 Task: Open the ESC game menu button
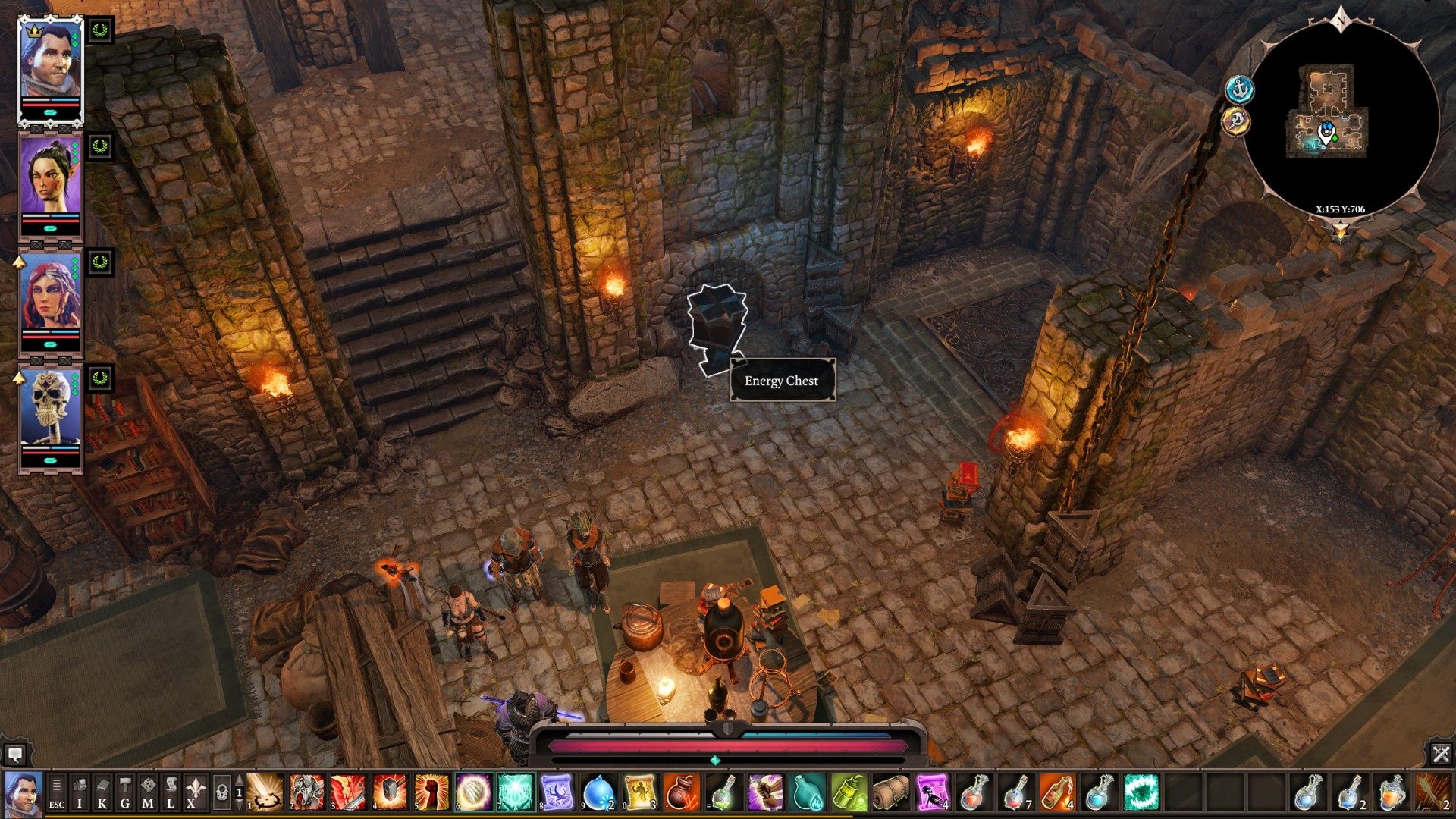tap(57, 792)
